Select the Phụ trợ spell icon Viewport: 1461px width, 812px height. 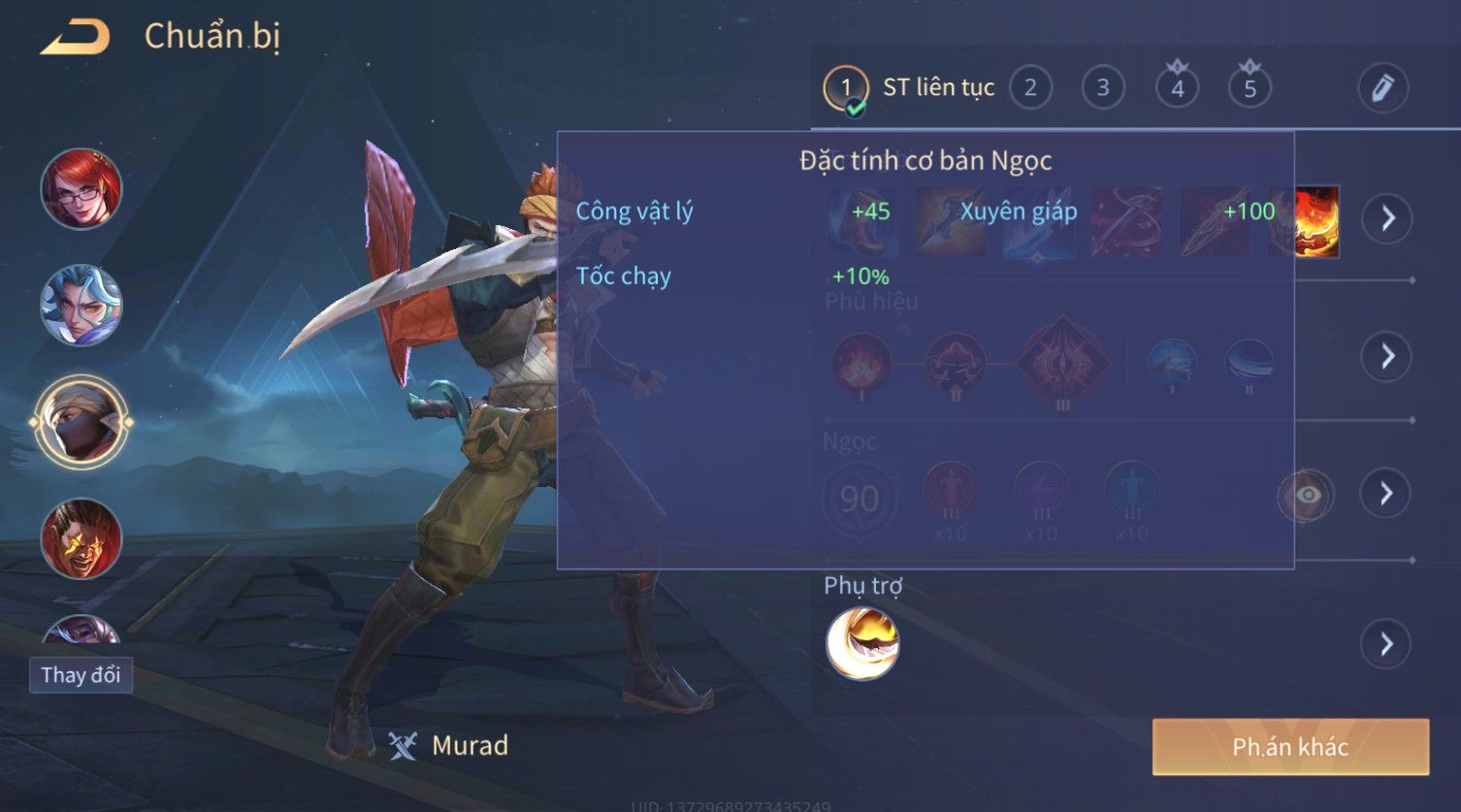pyautogui.click(x=862, y=644)
